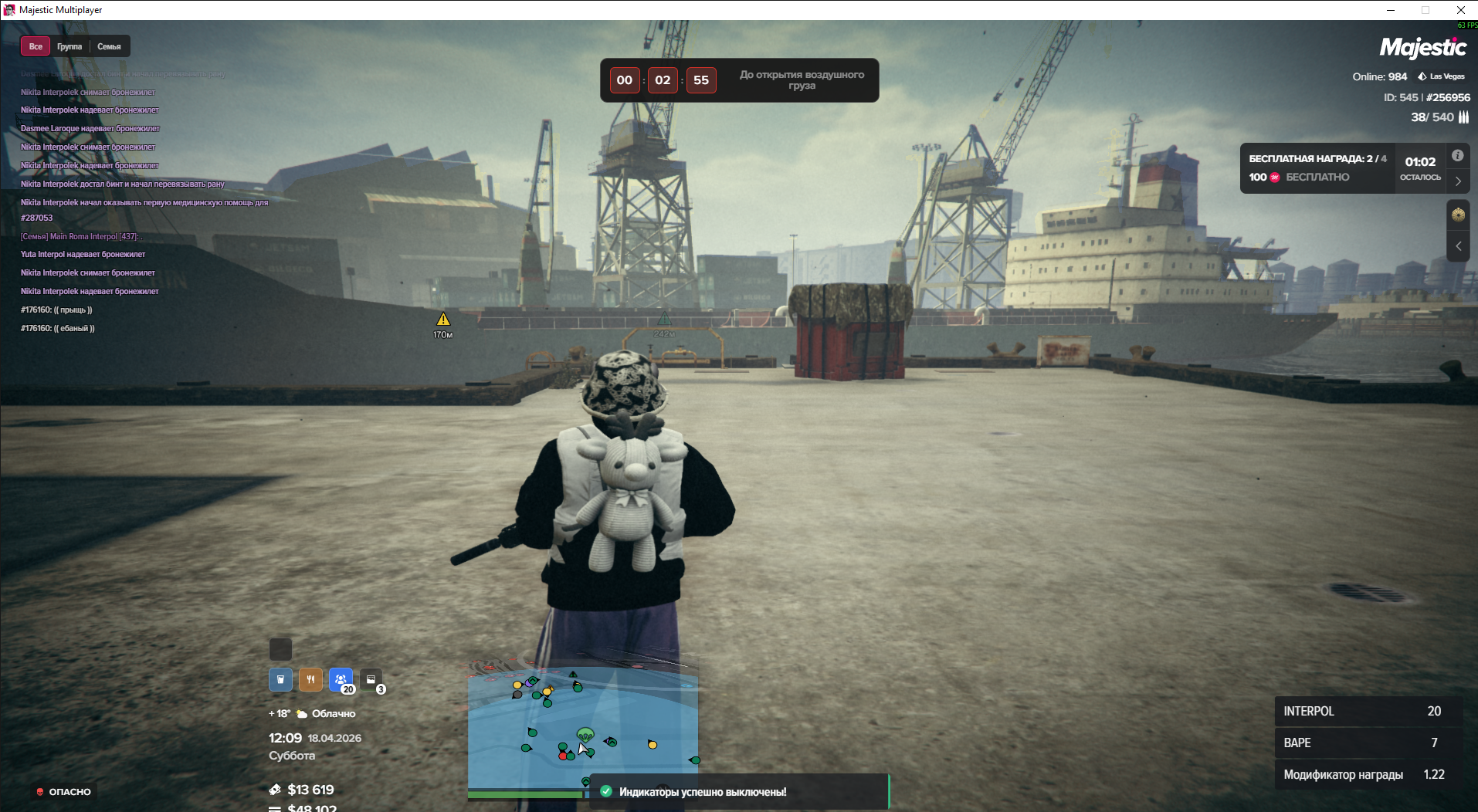Image resolution: width=1478 pixels, height=812 pixels.
Task: Expand the free reward panel arrow
Action: 1458,181
